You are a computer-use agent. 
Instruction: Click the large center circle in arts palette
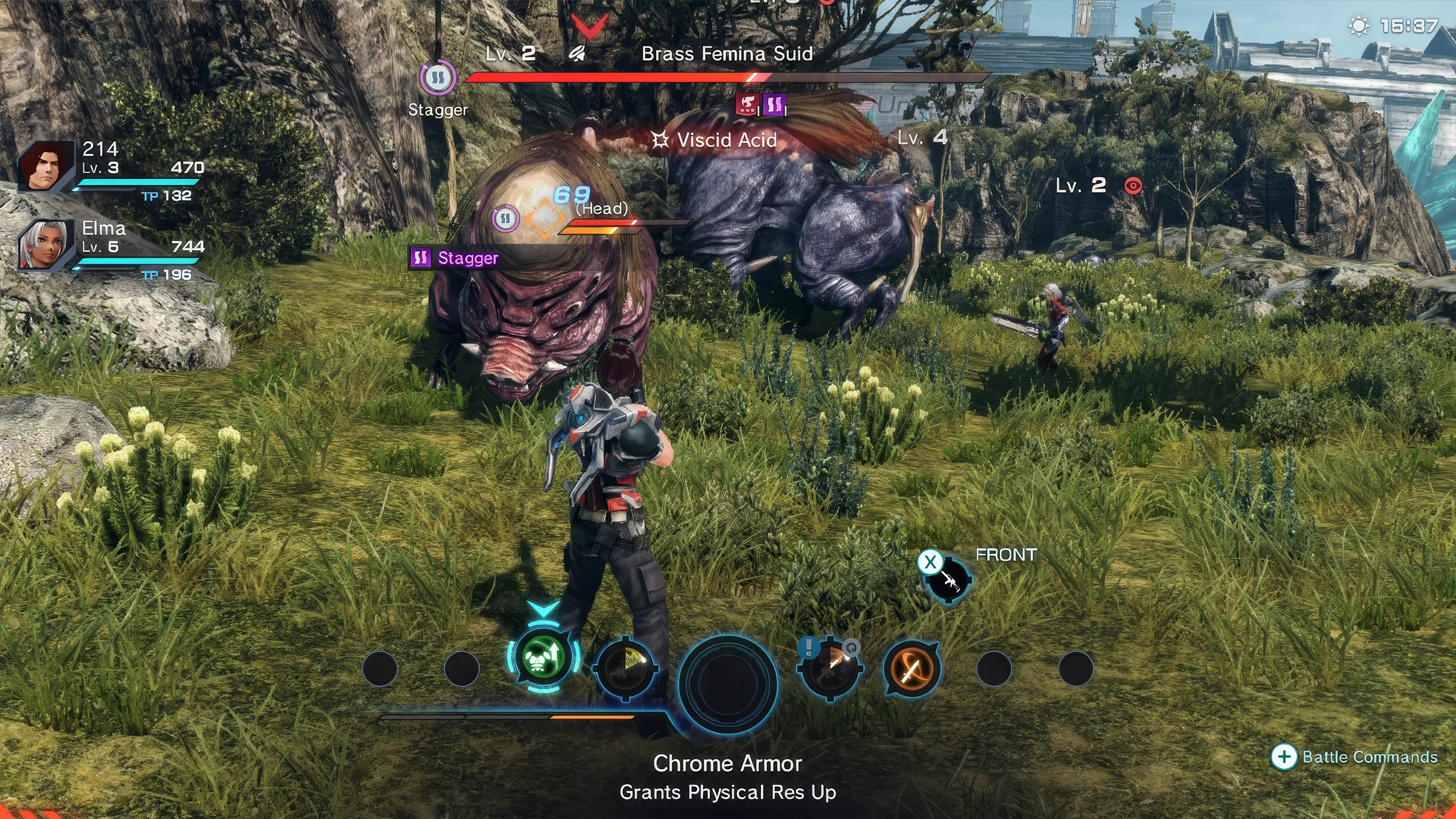tap(727, 681)
